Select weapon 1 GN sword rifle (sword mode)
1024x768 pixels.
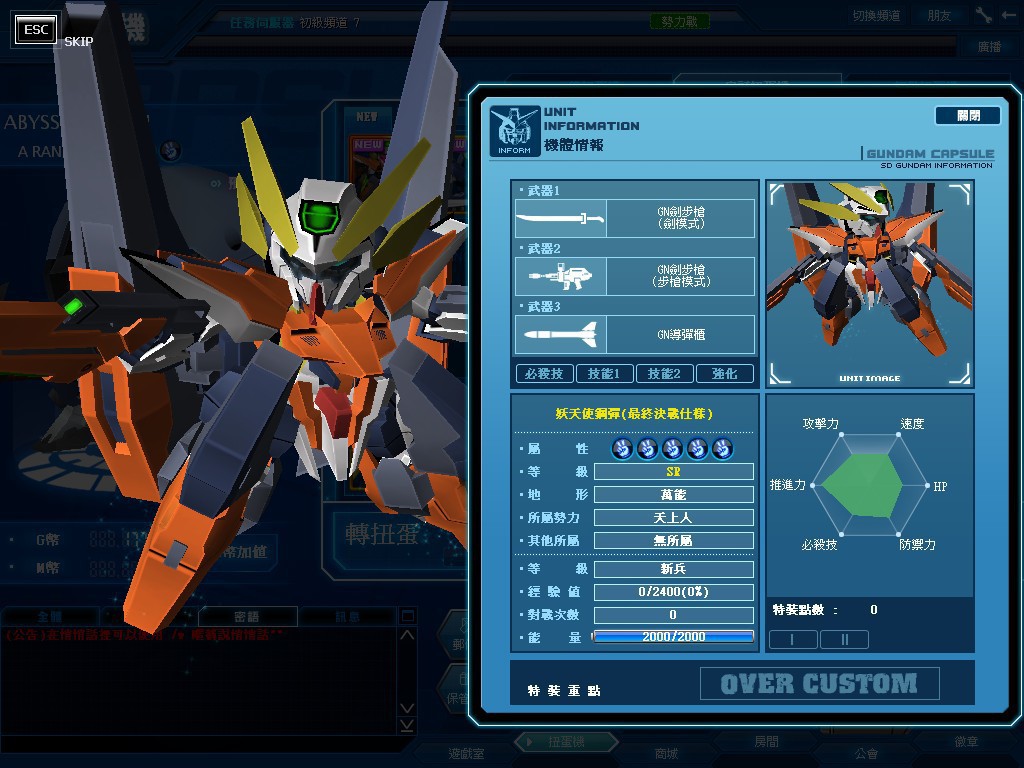pos(635,218)
